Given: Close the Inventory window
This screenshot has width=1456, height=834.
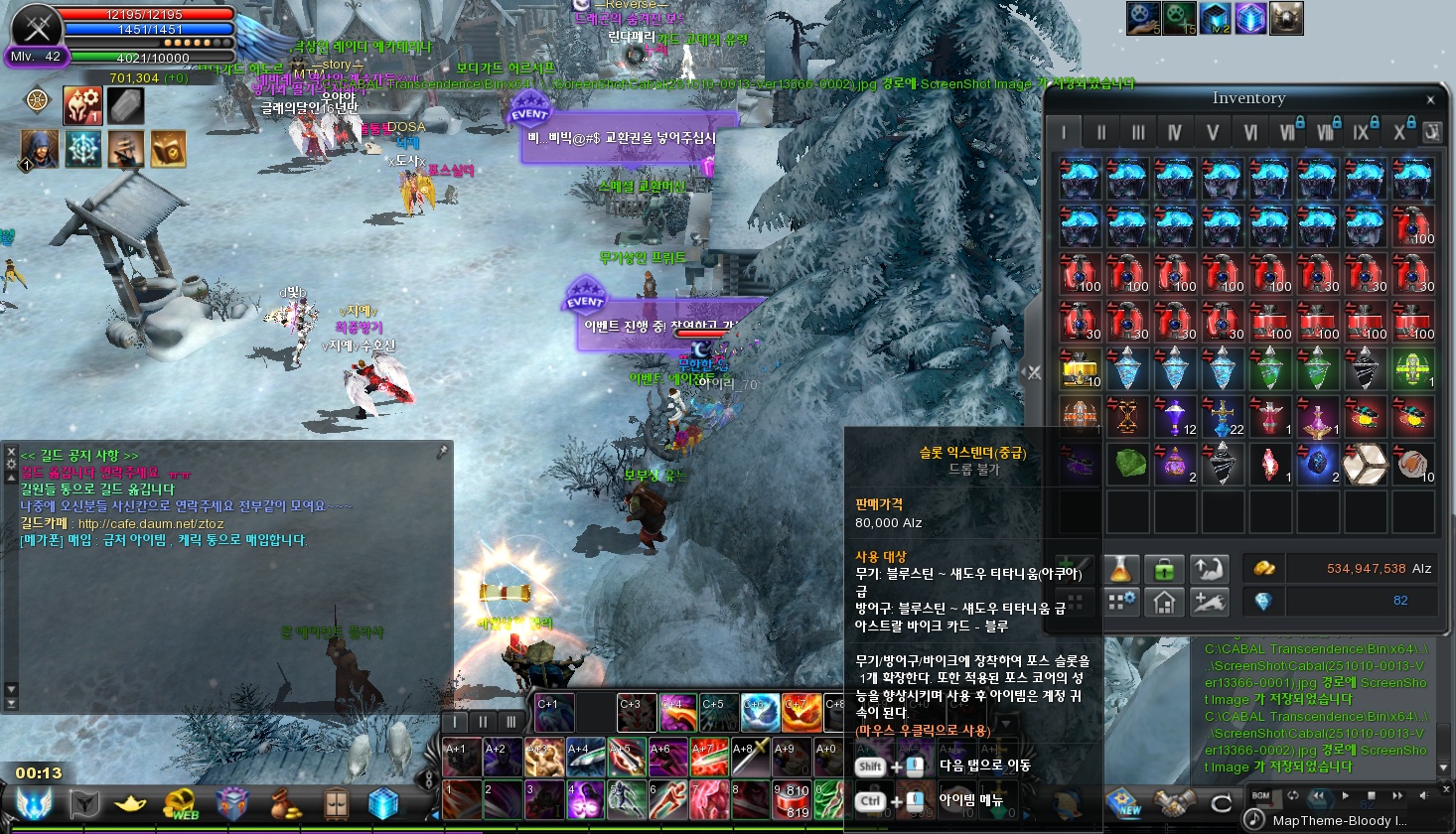Looking at the screenshot, I should [x=1430, y=99].
